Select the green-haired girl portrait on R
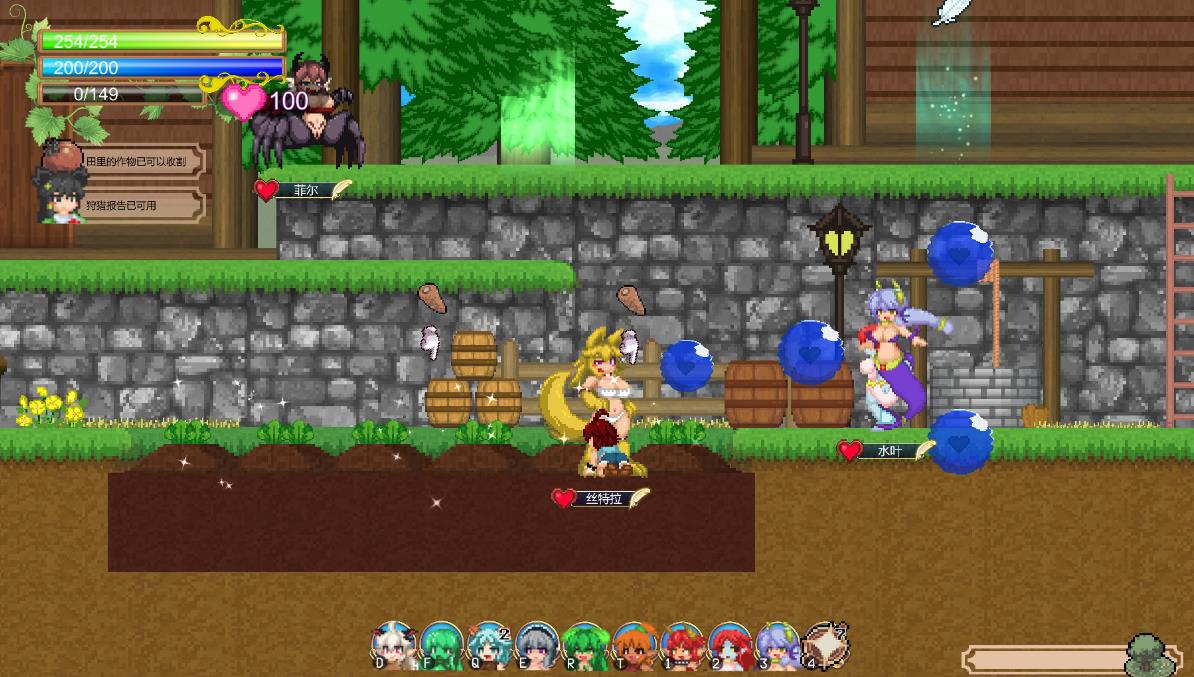1194x677 pixels. tap(586, 646)
